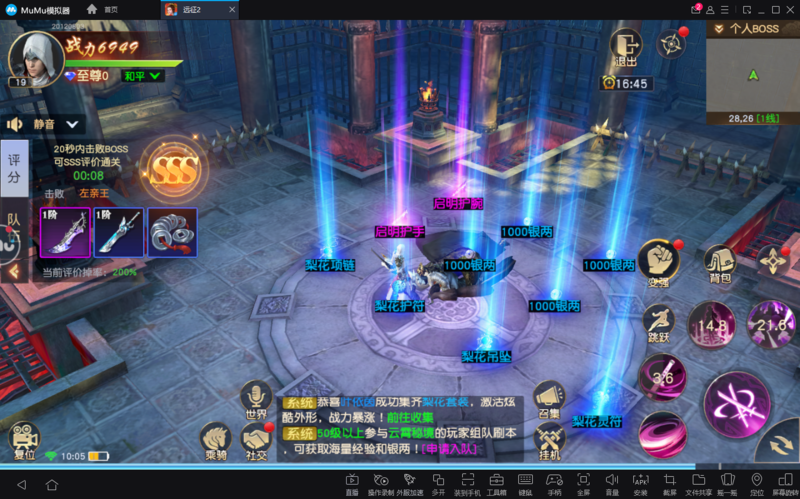Click the player avatar portrait

[36, 56]
